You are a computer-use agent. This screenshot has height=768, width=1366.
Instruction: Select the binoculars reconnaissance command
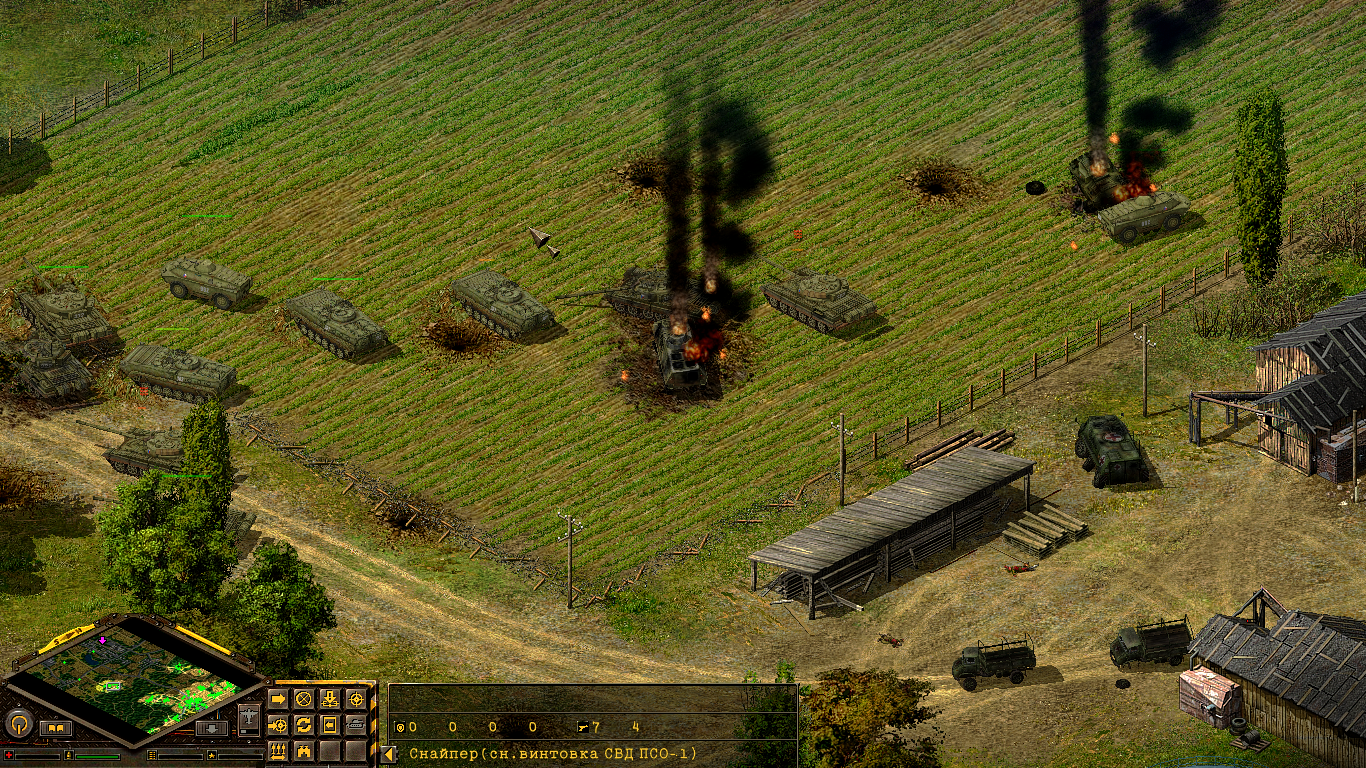click(x=303, y=750)
